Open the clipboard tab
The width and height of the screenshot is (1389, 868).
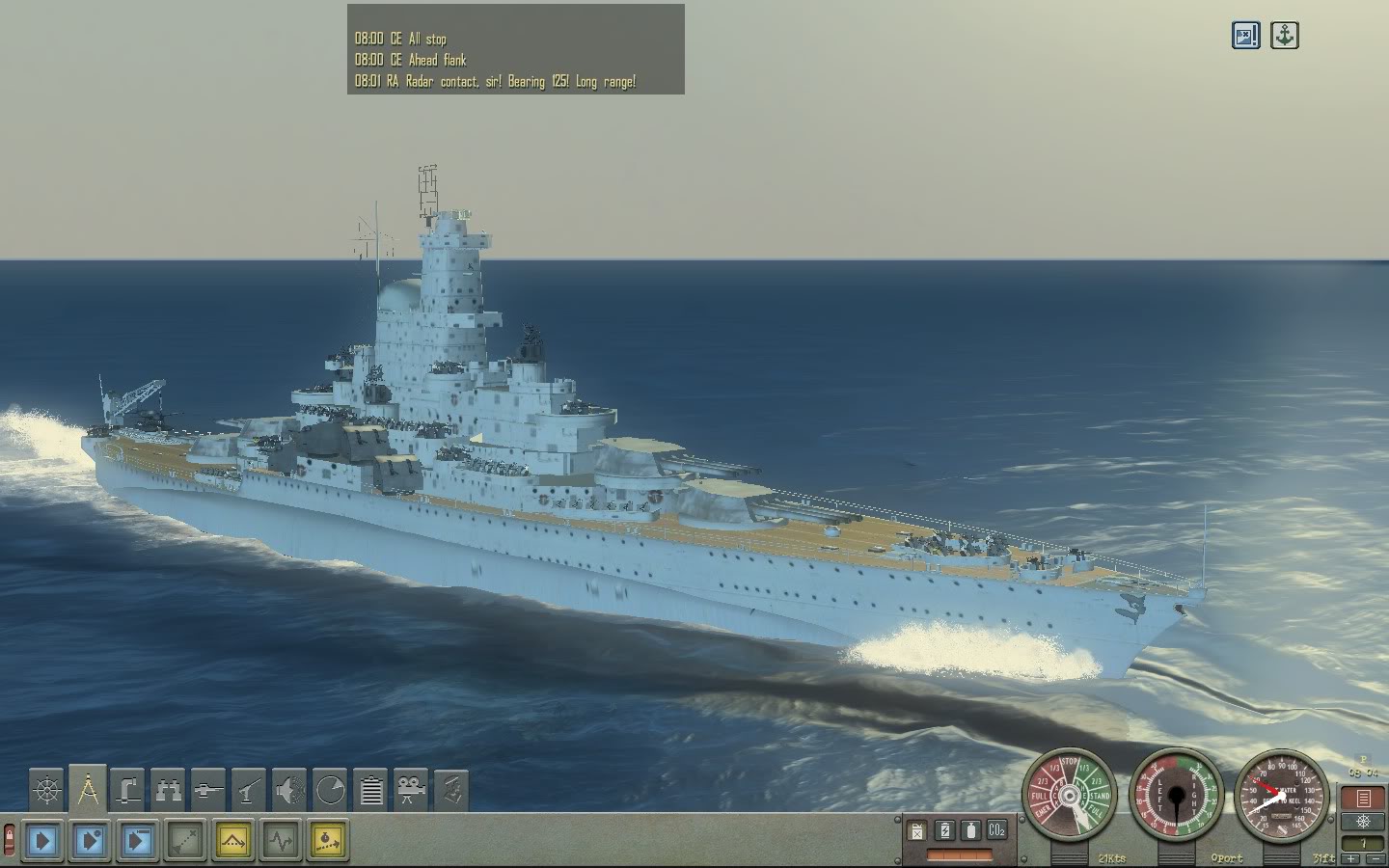click(x=371, y=791)
